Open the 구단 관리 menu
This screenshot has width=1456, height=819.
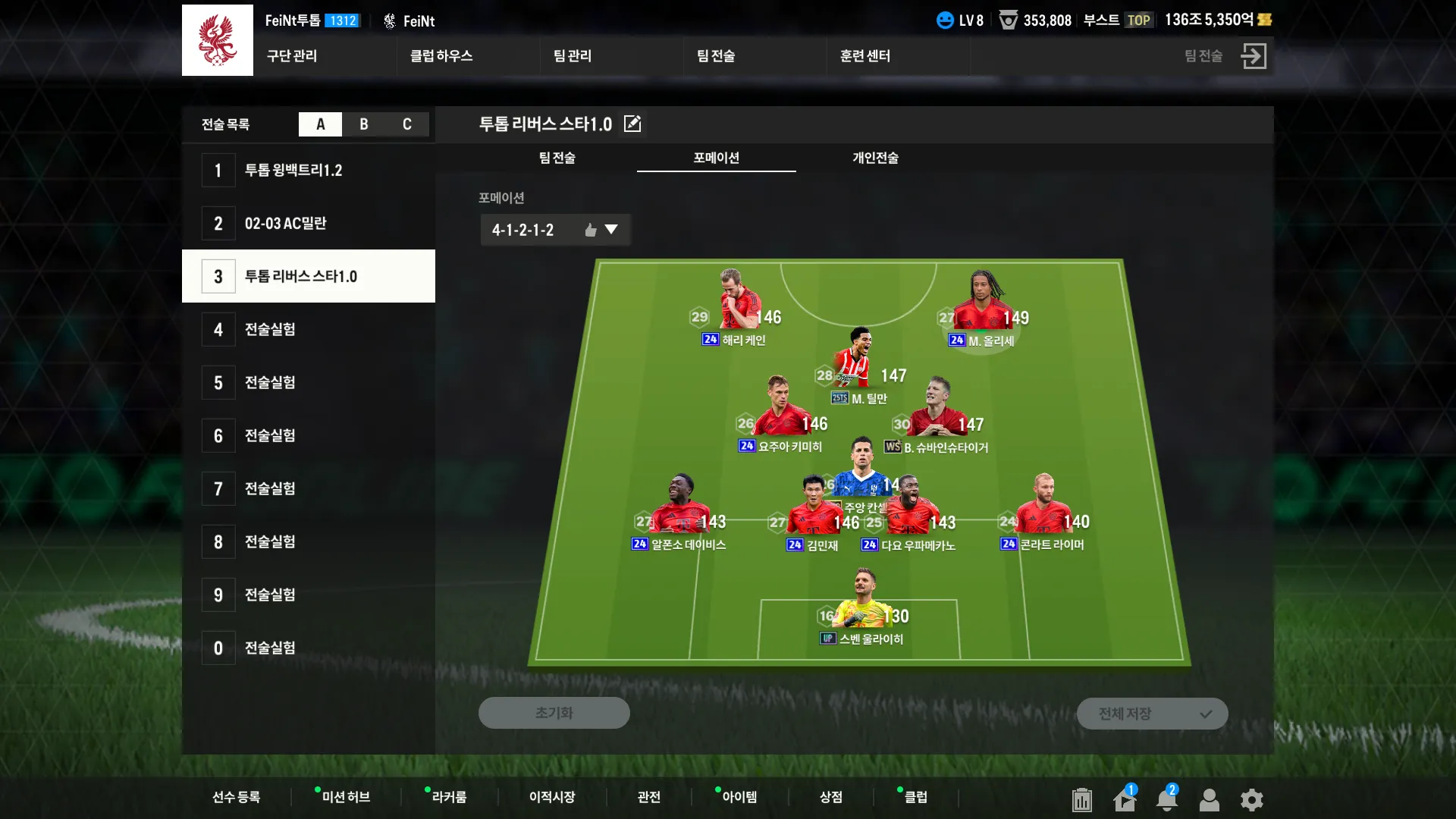[x=292, y=56]
